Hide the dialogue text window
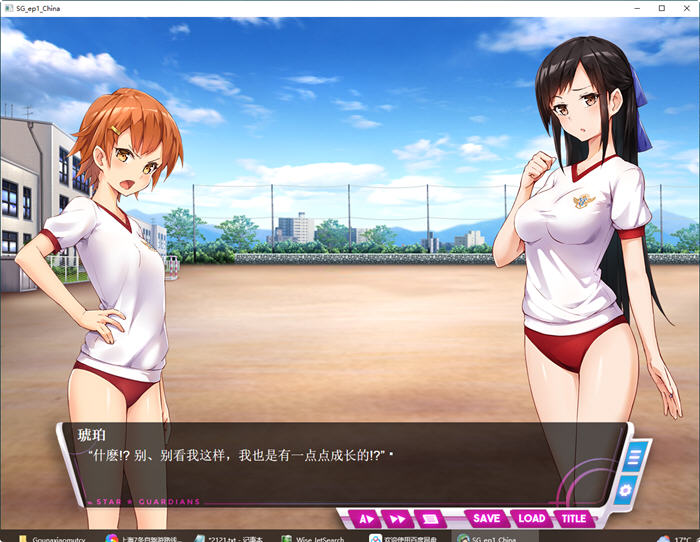Image resolution: width=700 pixels, height=542 pixels. 429,519
